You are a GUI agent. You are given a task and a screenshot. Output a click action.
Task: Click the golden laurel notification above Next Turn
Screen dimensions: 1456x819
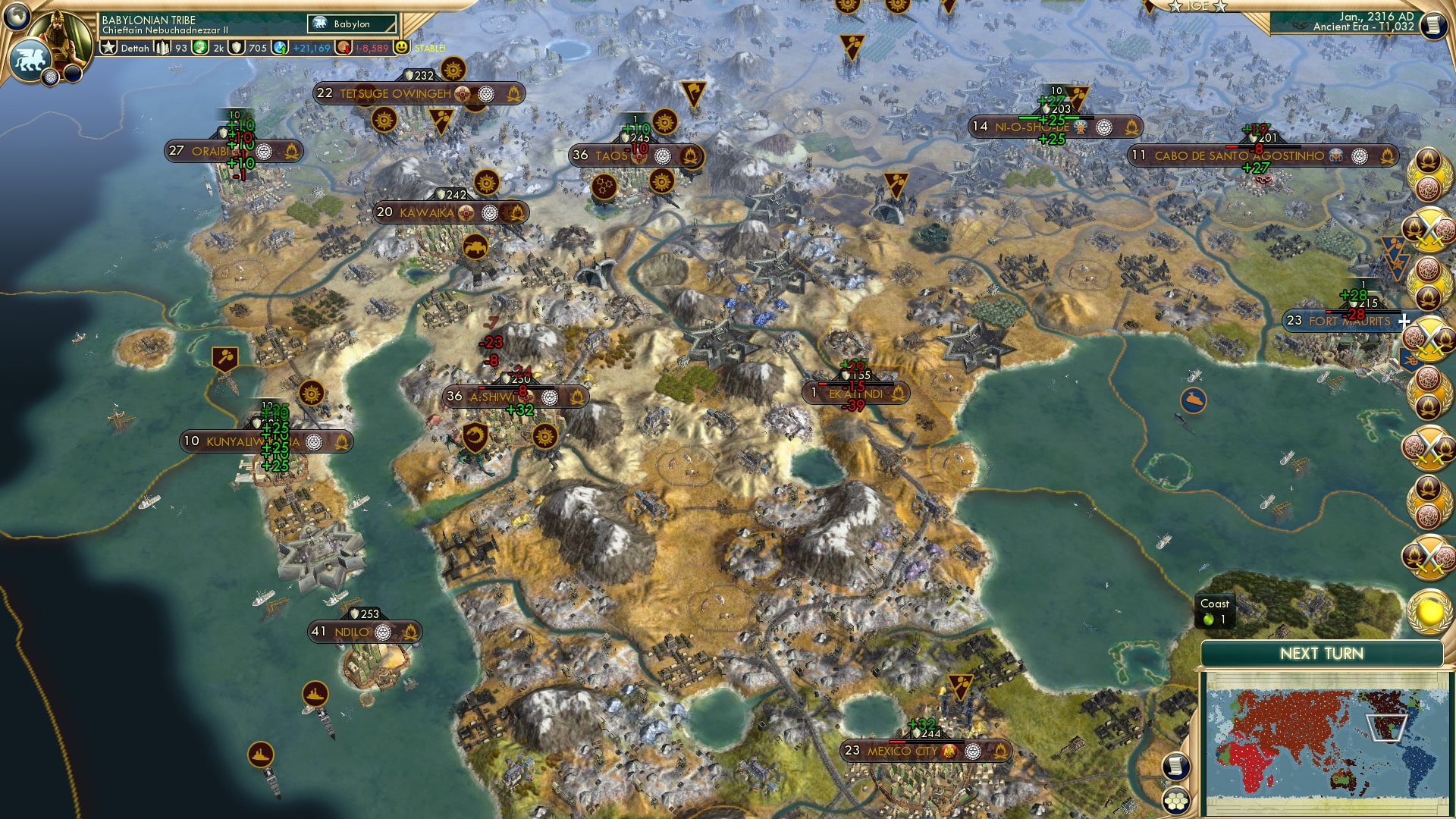pyautogui.click(x=1429, y=610)
